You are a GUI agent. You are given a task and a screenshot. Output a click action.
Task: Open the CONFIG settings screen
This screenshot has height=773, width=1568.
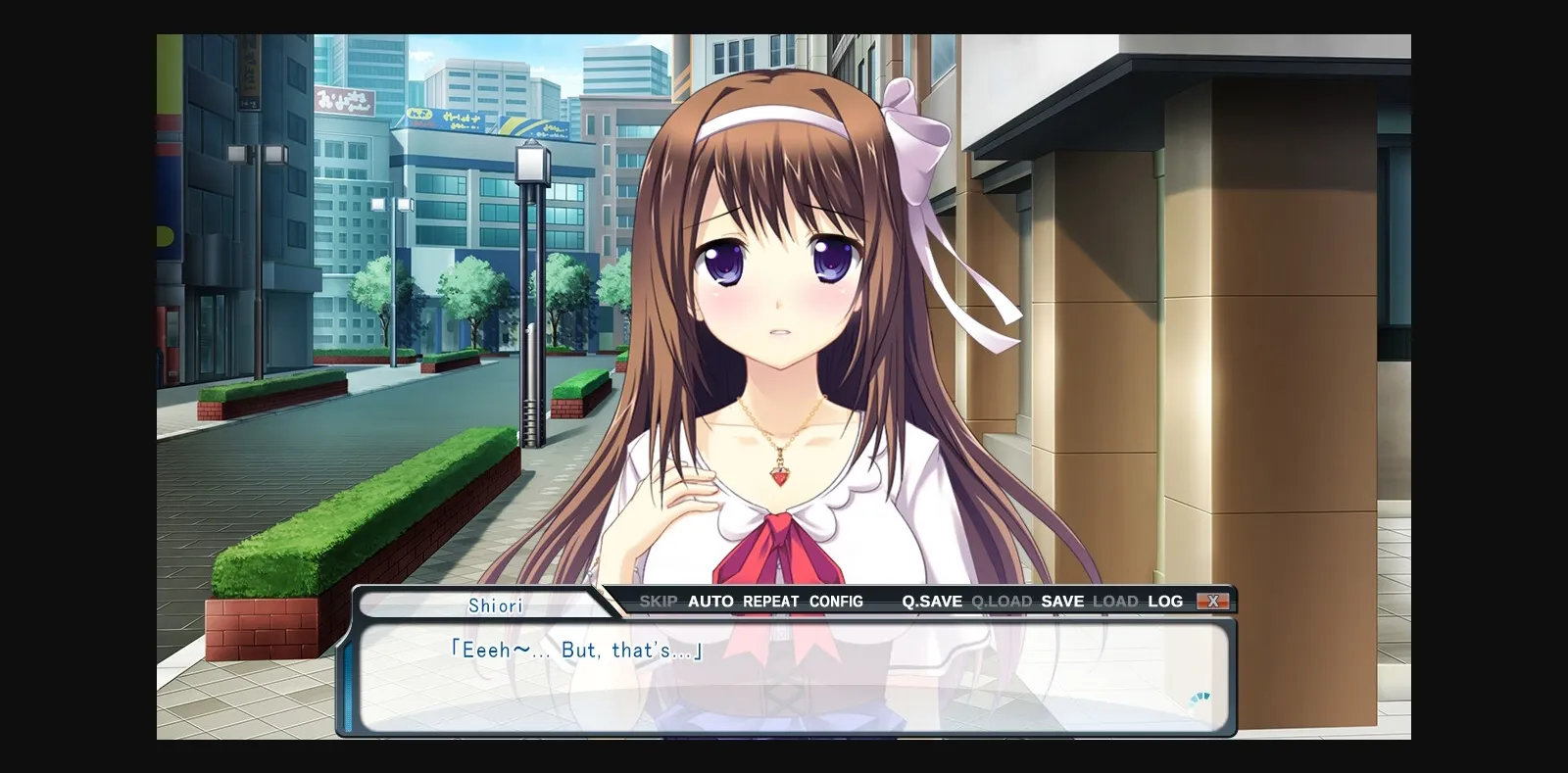[837, 601]
